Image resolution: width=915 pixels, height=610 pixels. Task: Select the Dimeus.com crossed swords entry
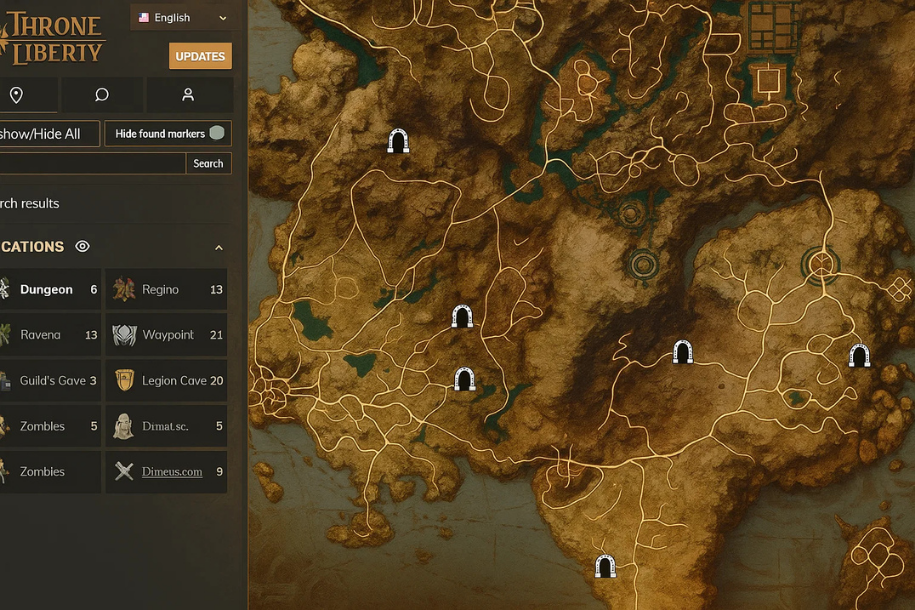[166, 472]
